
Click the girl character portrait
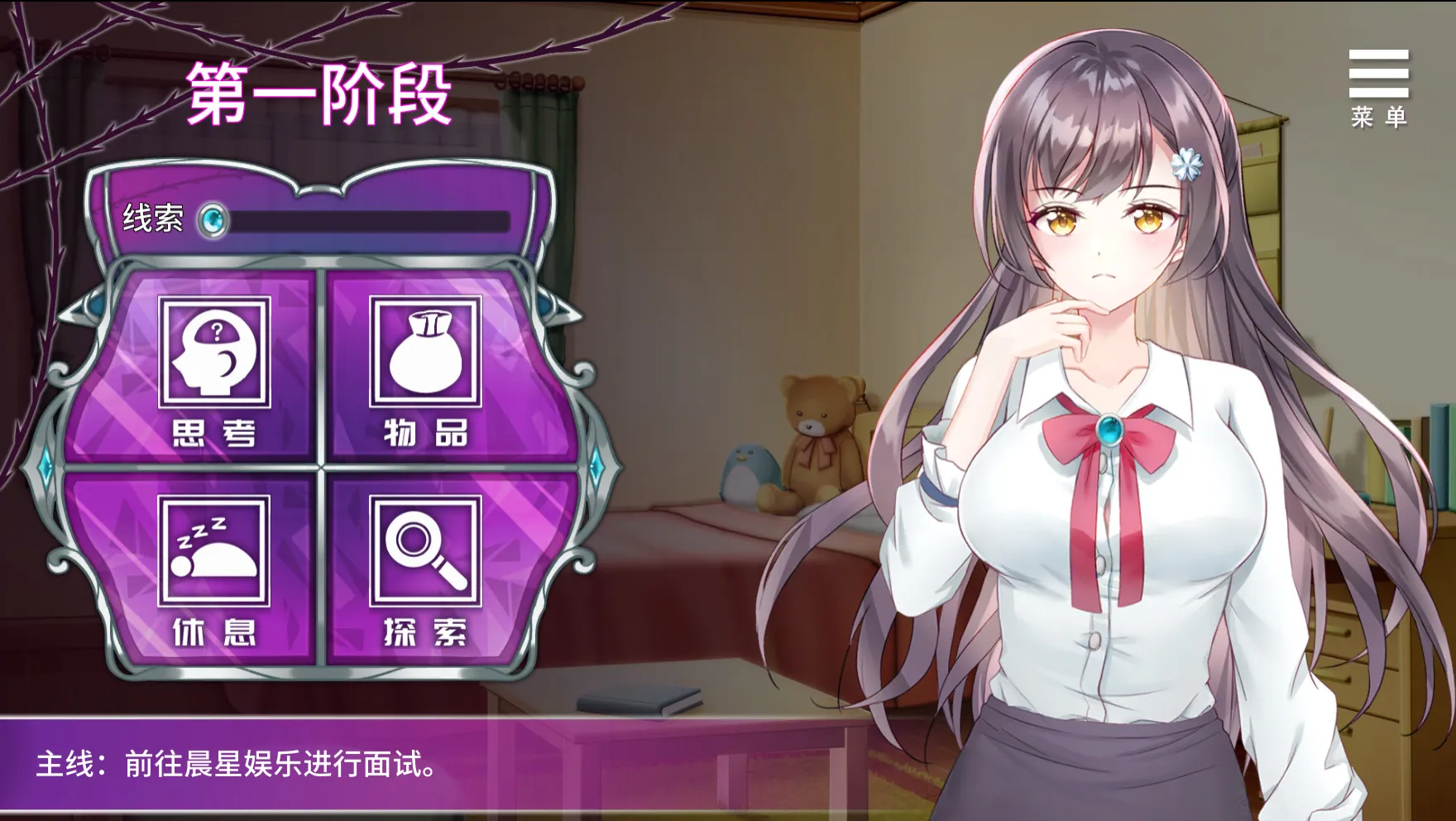click(x=1100, y=414)
